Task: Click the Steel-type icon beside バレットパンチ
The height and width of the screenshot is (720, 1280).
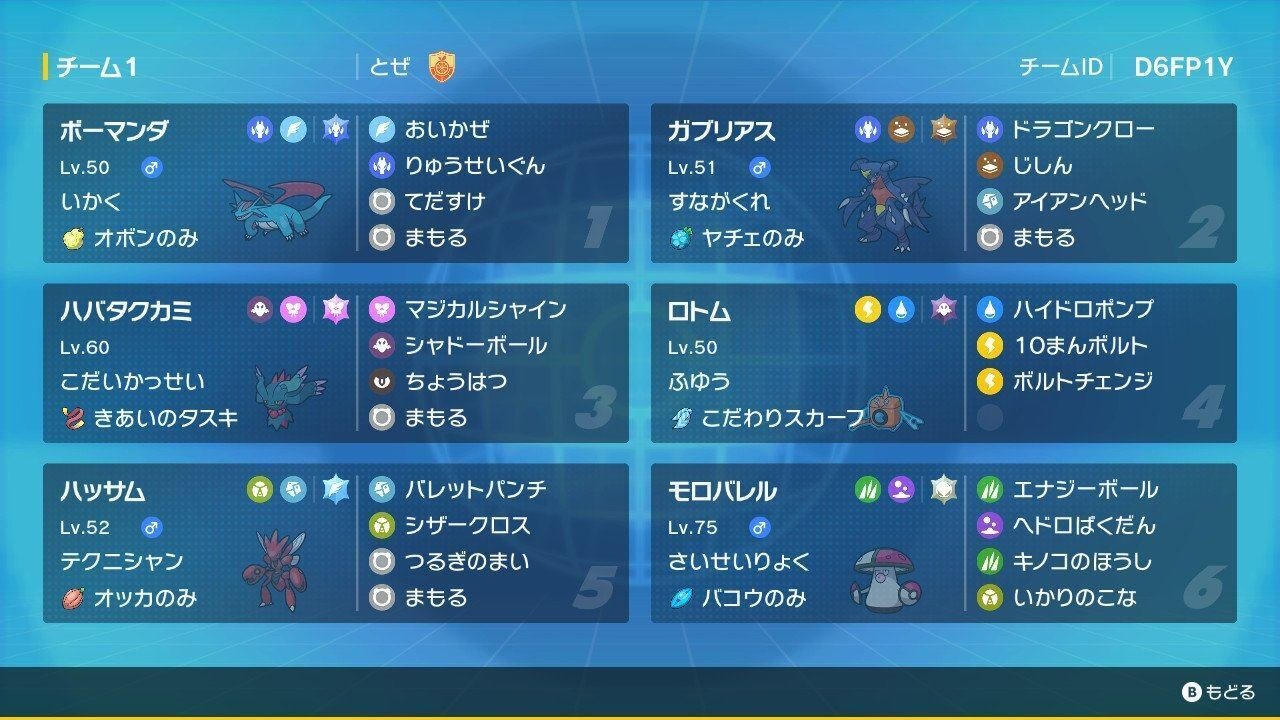Action: click(x=381, y=489)
